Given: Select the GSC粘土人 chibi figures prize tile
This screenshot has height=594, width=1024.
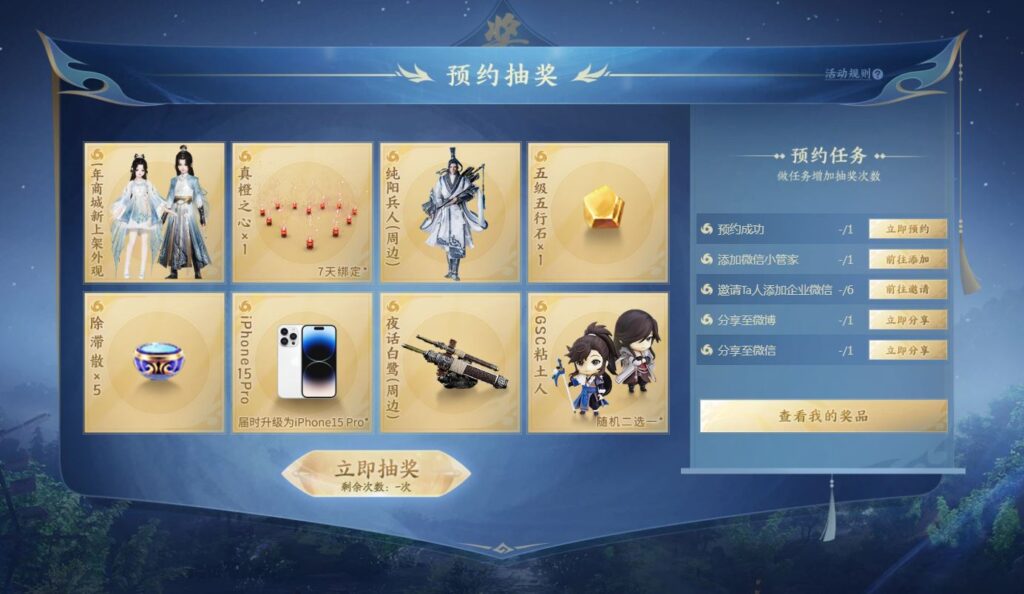Looking at the screenshot, I should point(598,362).
